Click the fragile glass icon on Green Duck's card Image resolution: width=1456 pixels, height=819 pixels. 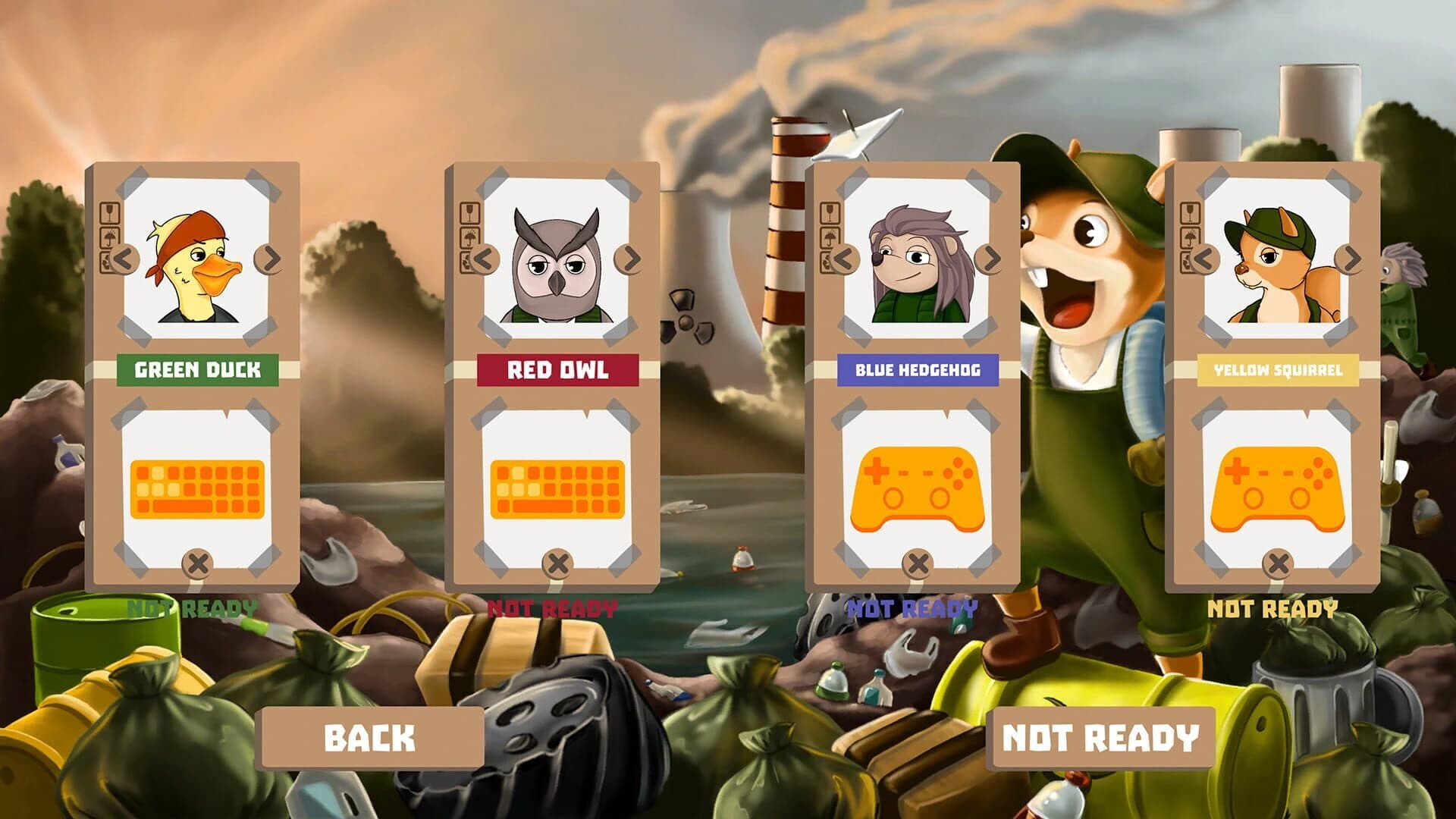point(109,214)
